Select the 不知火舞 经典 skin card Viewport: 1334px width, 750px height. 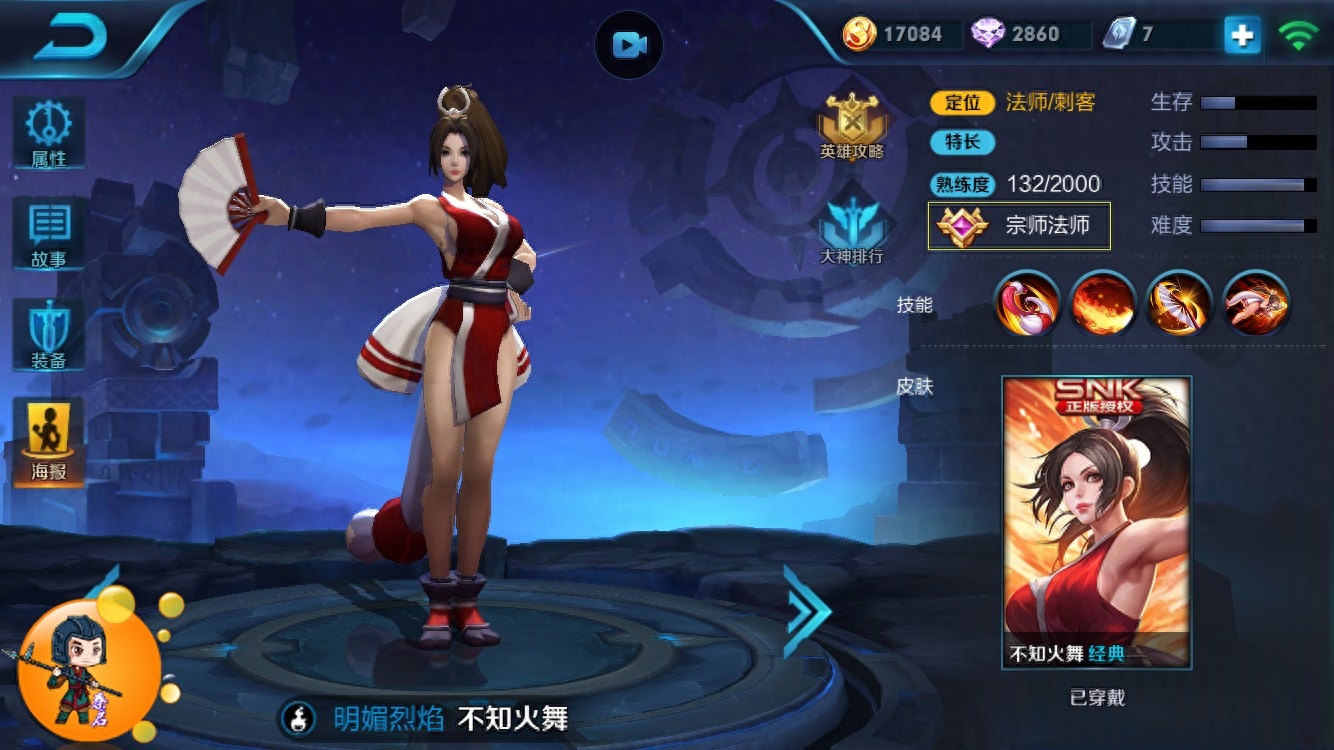tap(1096, 521)
